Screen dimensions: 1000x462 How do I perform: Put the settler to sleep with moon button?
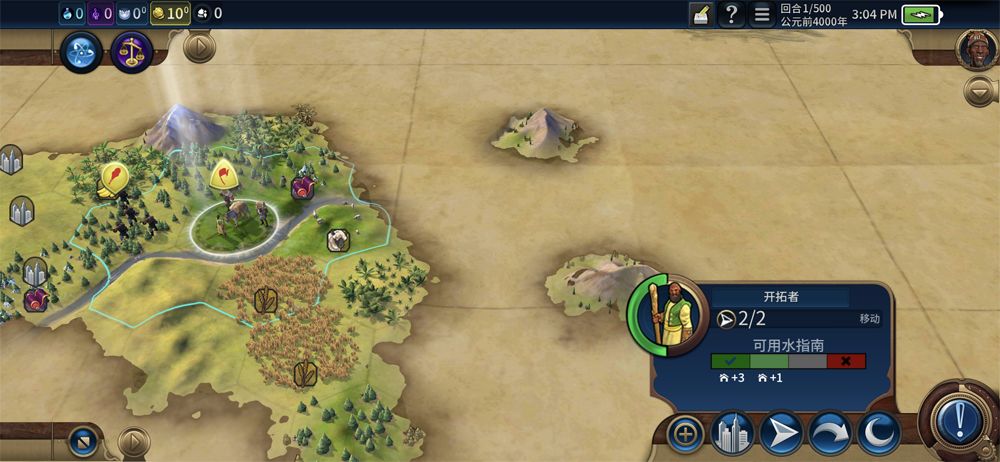click(877, 434)
